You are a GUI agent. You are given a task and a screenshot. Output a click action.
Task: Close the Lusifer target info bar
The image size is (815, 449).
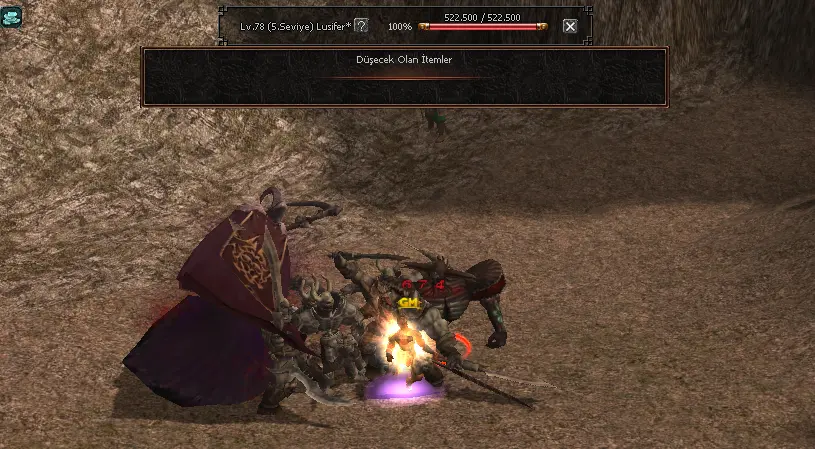click(x=570, y=26)
